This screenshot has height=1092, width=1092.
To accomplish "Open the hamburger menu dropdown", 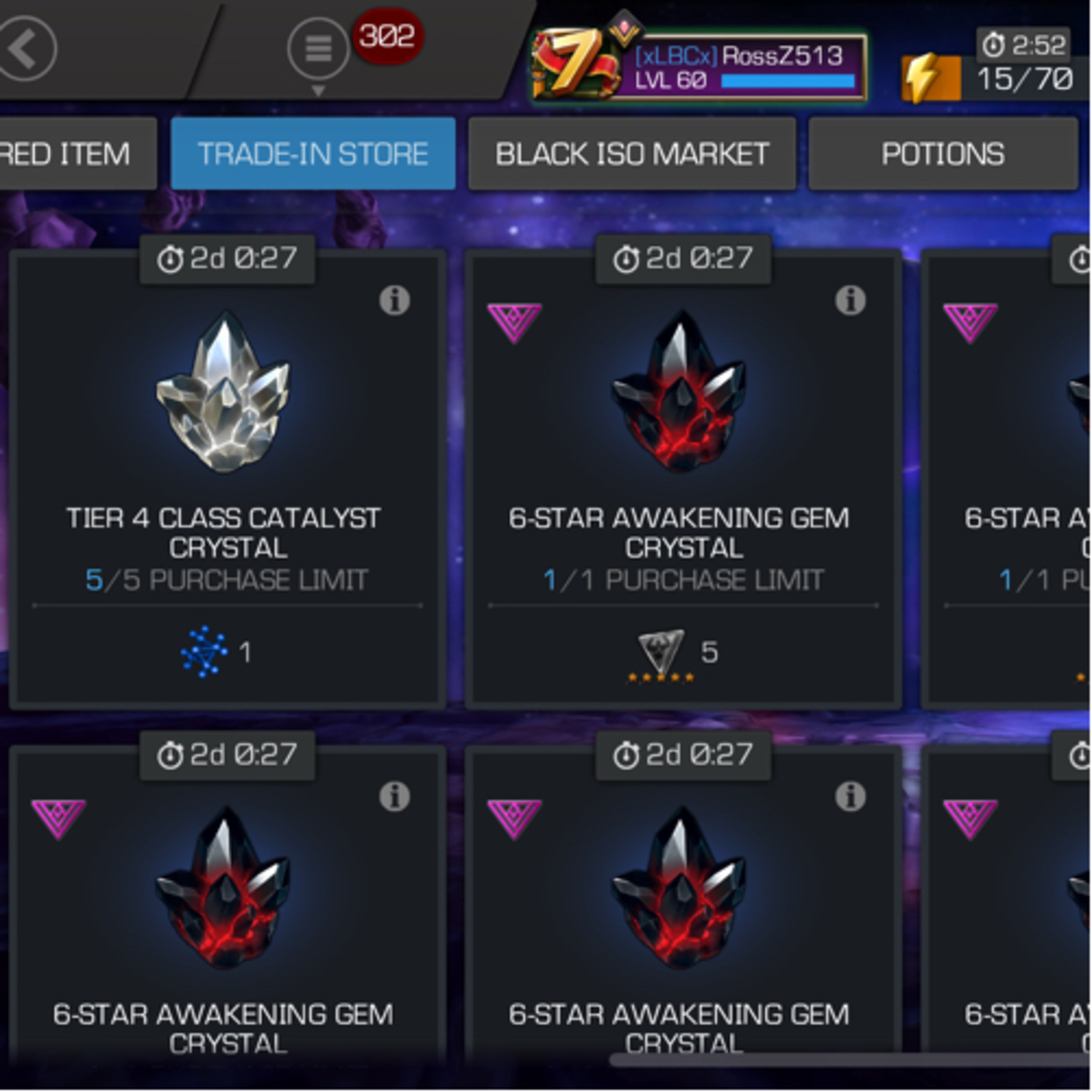I will (318, 49).
